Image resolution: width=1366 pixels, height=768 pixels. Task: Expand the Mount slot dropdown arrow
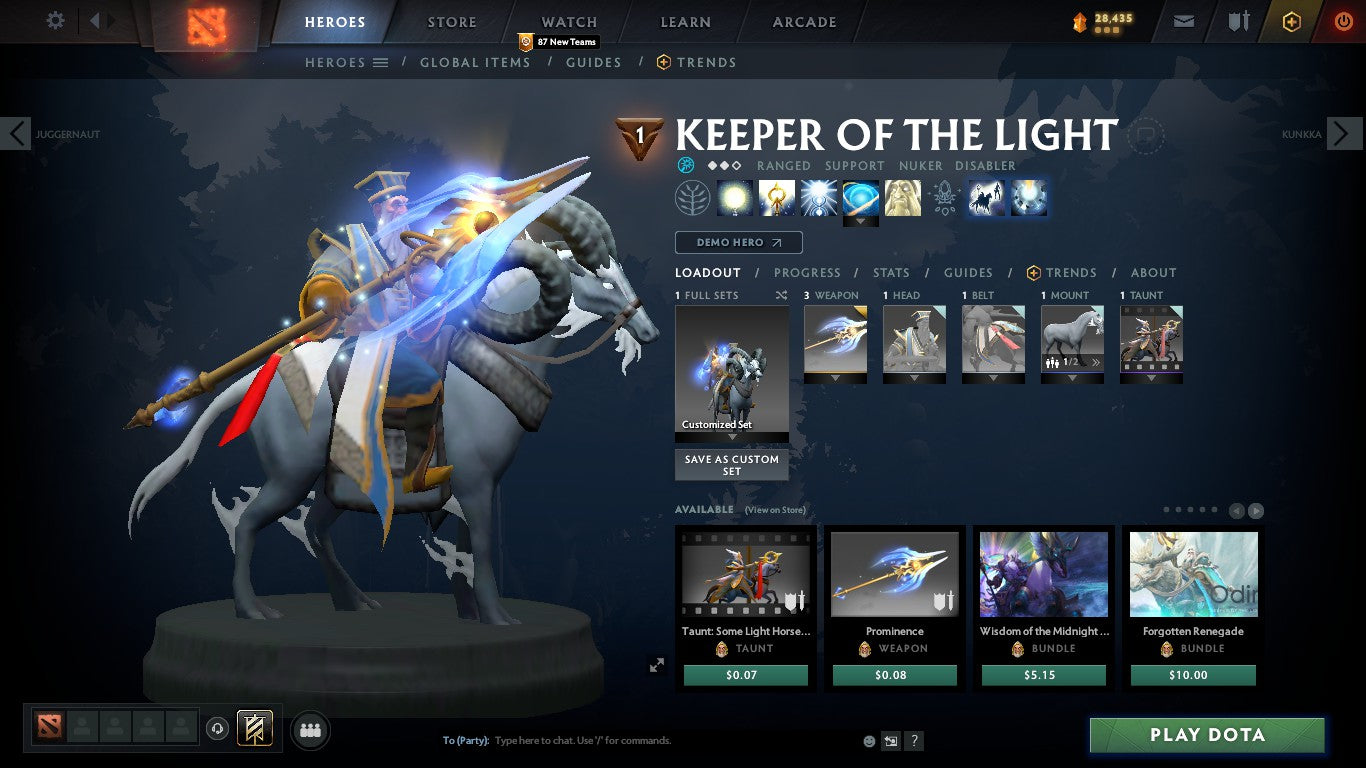click(1072, 380)
